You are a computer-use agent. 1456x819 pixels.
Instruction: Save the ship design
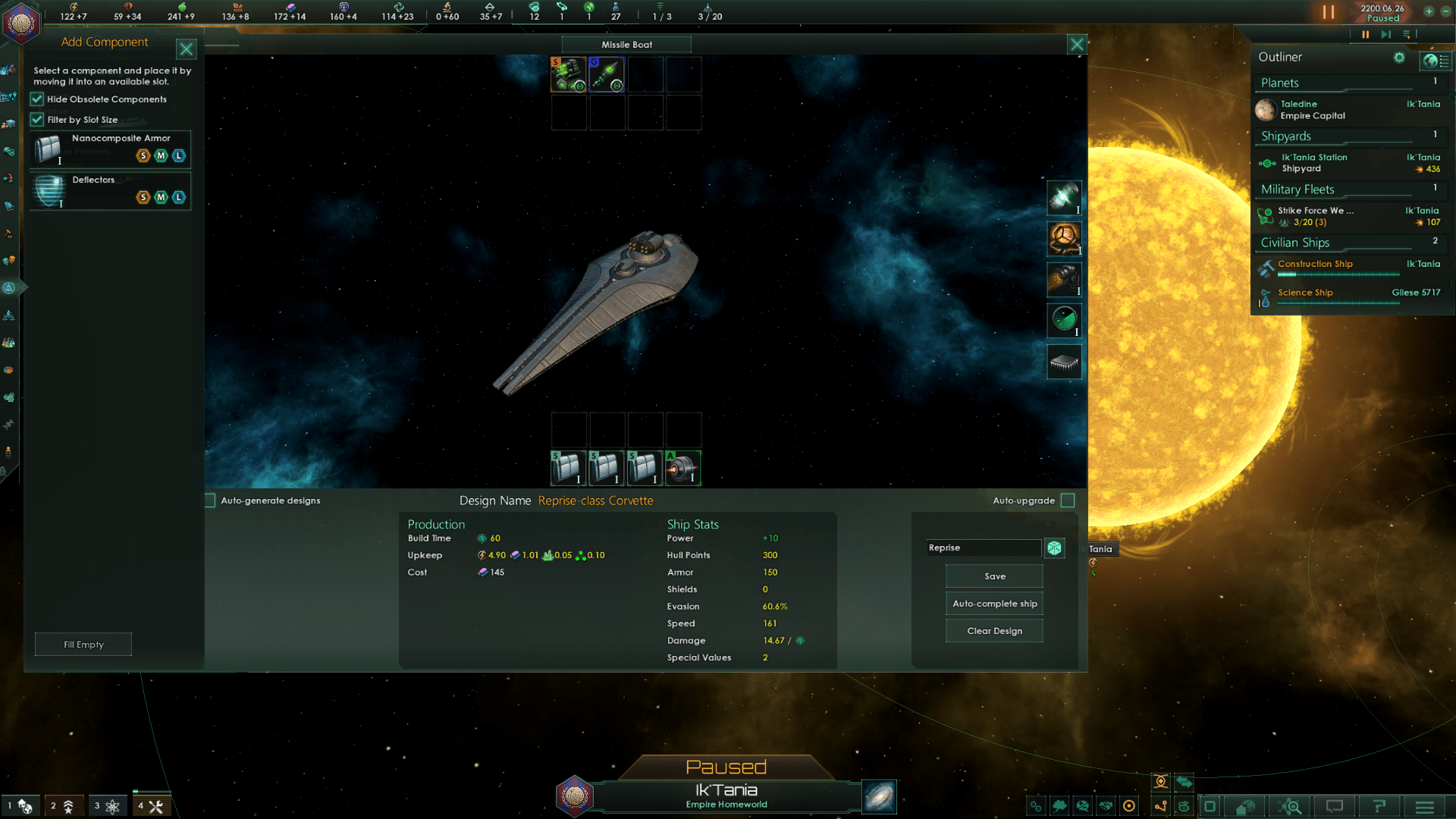click(x=994, y=576)
